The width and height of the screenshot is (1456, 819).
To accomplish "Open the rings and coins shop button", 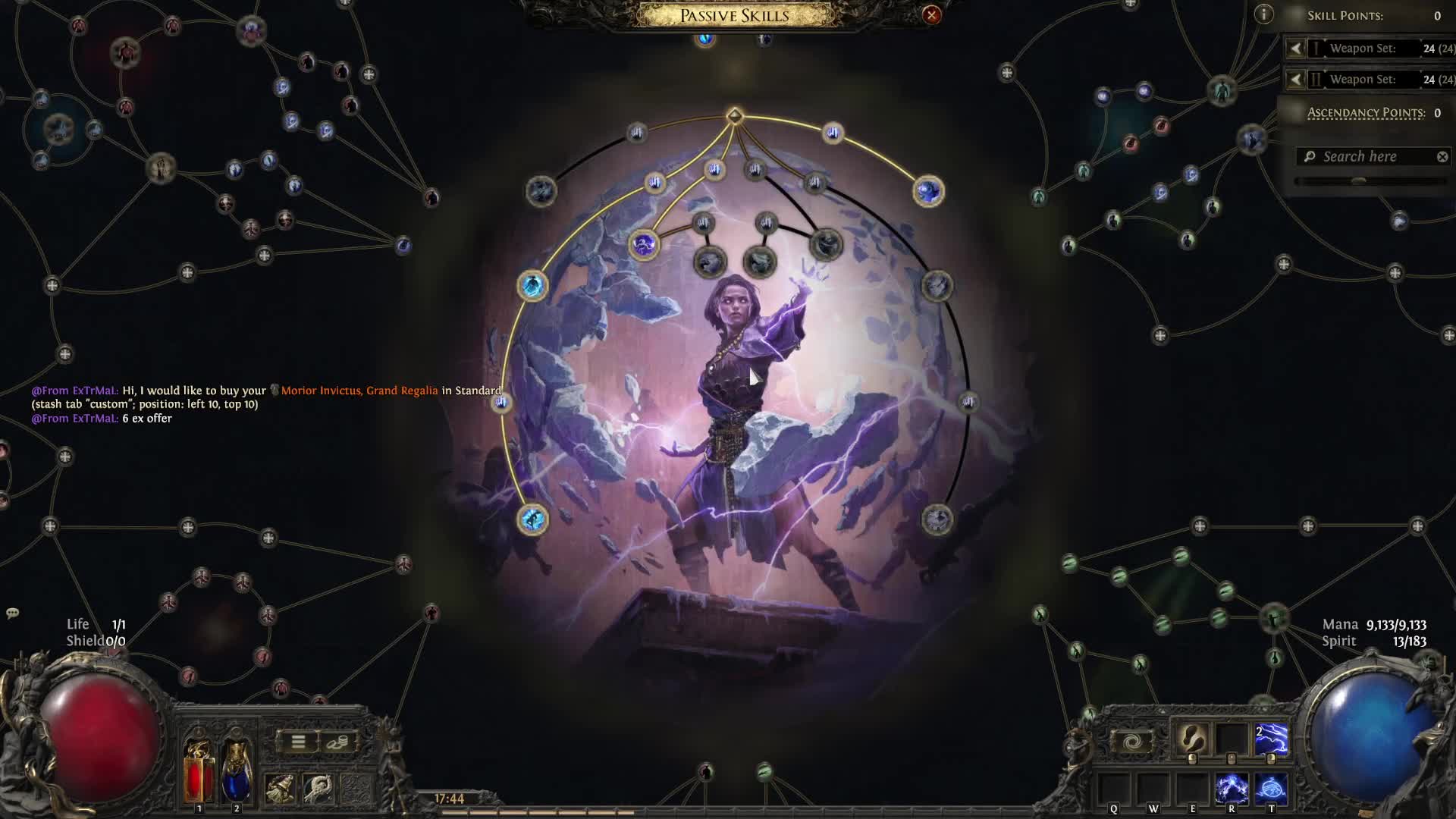I will [x=337, y=742].
